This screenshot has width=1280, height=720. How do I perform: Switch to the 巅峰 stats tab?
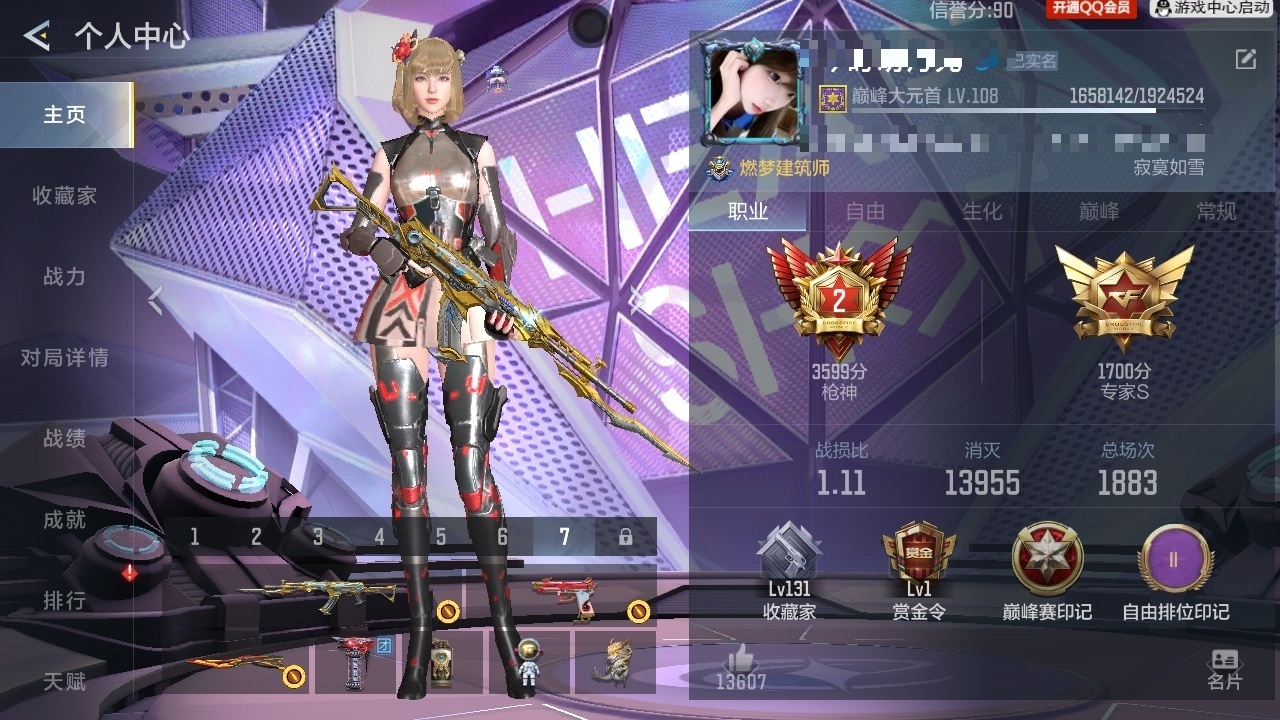click(1099, 212)
